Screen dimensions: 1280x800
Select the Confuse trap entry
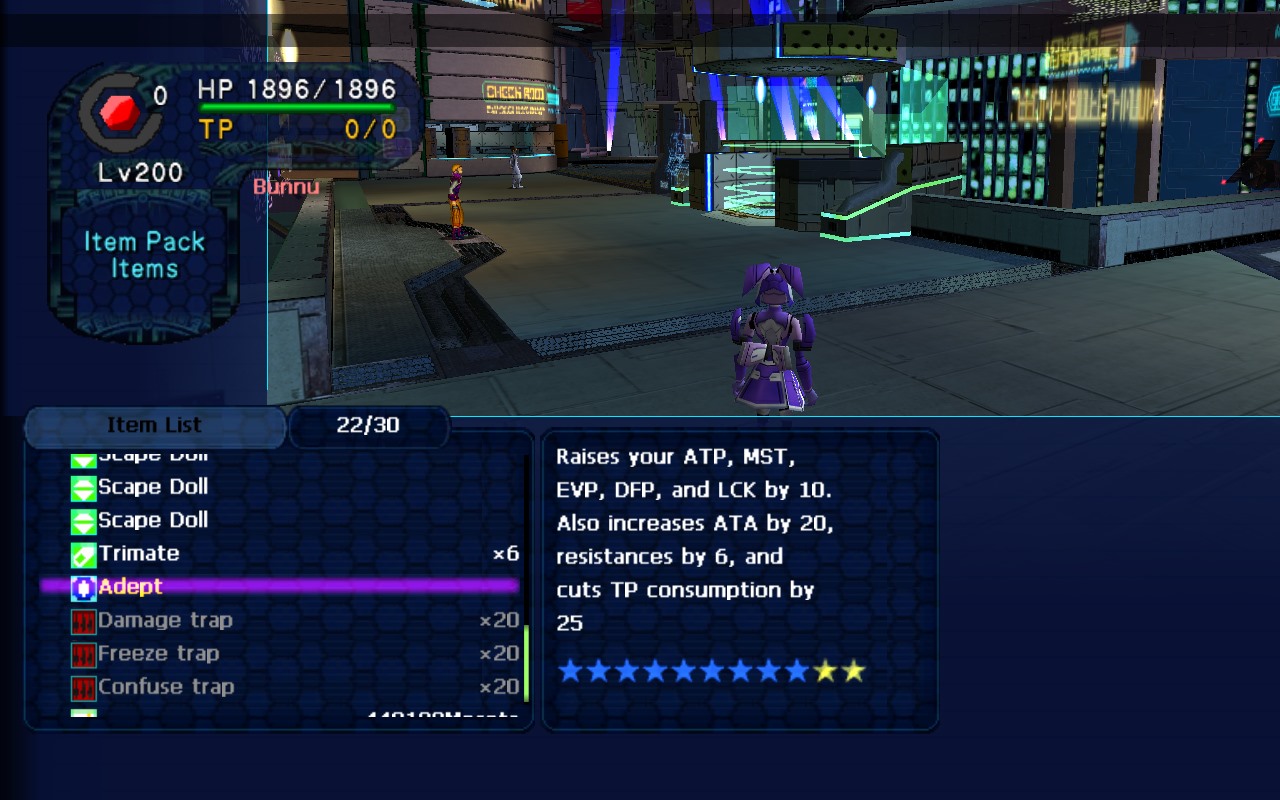click(166, 687)
